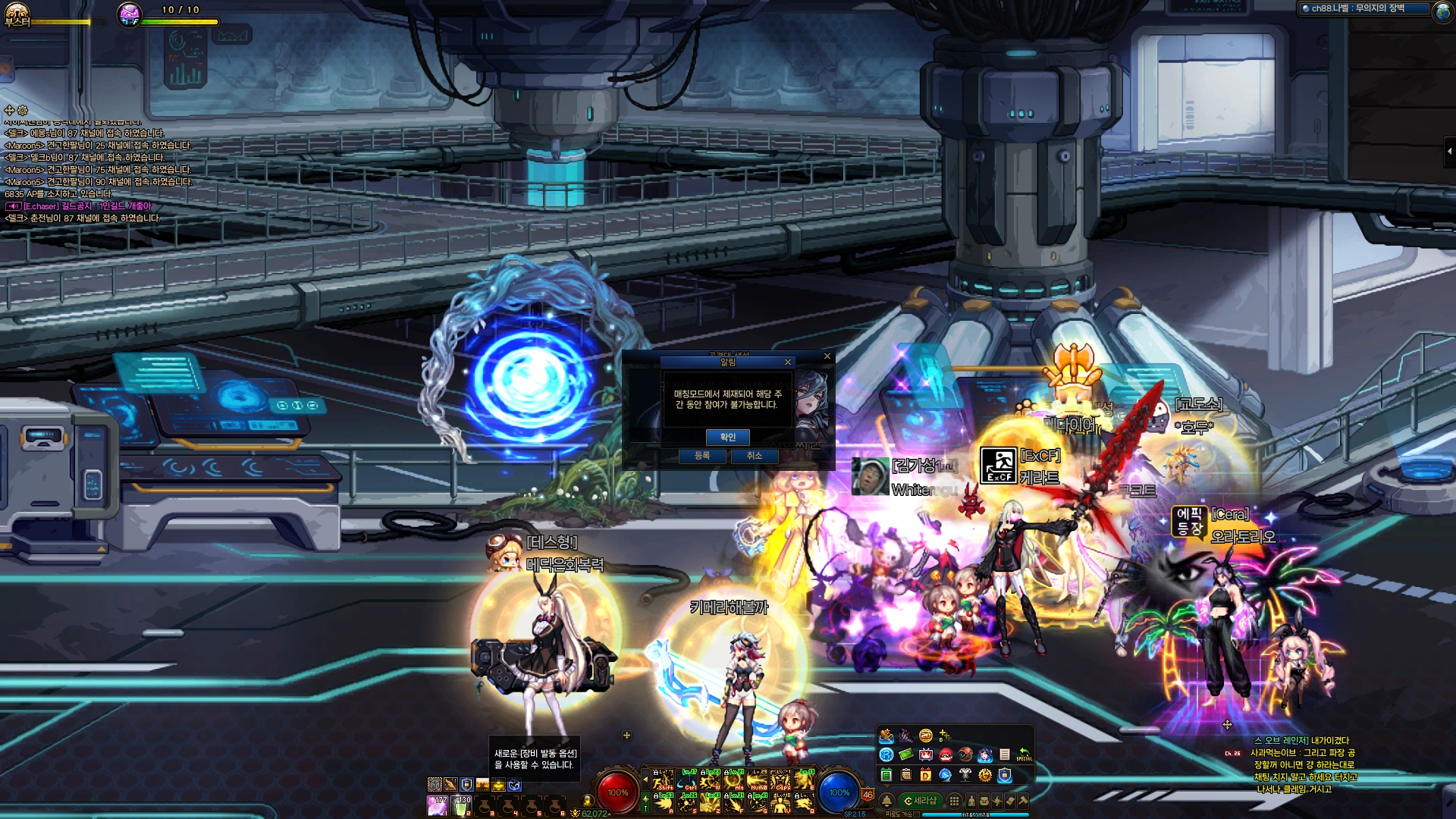Activate the Shift-key skill icon
The width and height of the screenshot is (1456, 819).
(664, 780)
